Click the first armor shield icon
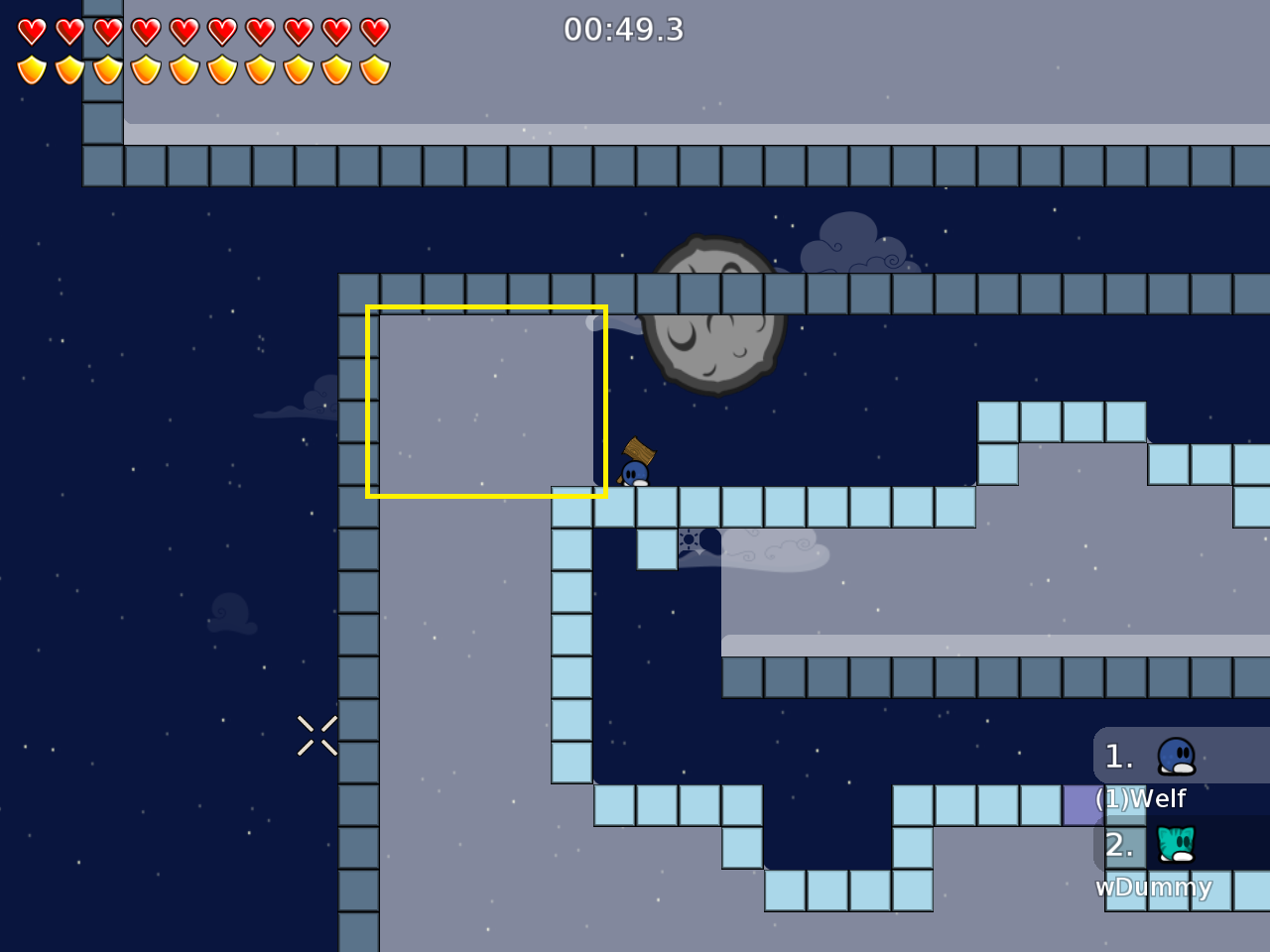 pyautogui.click(x=33, y=68)
